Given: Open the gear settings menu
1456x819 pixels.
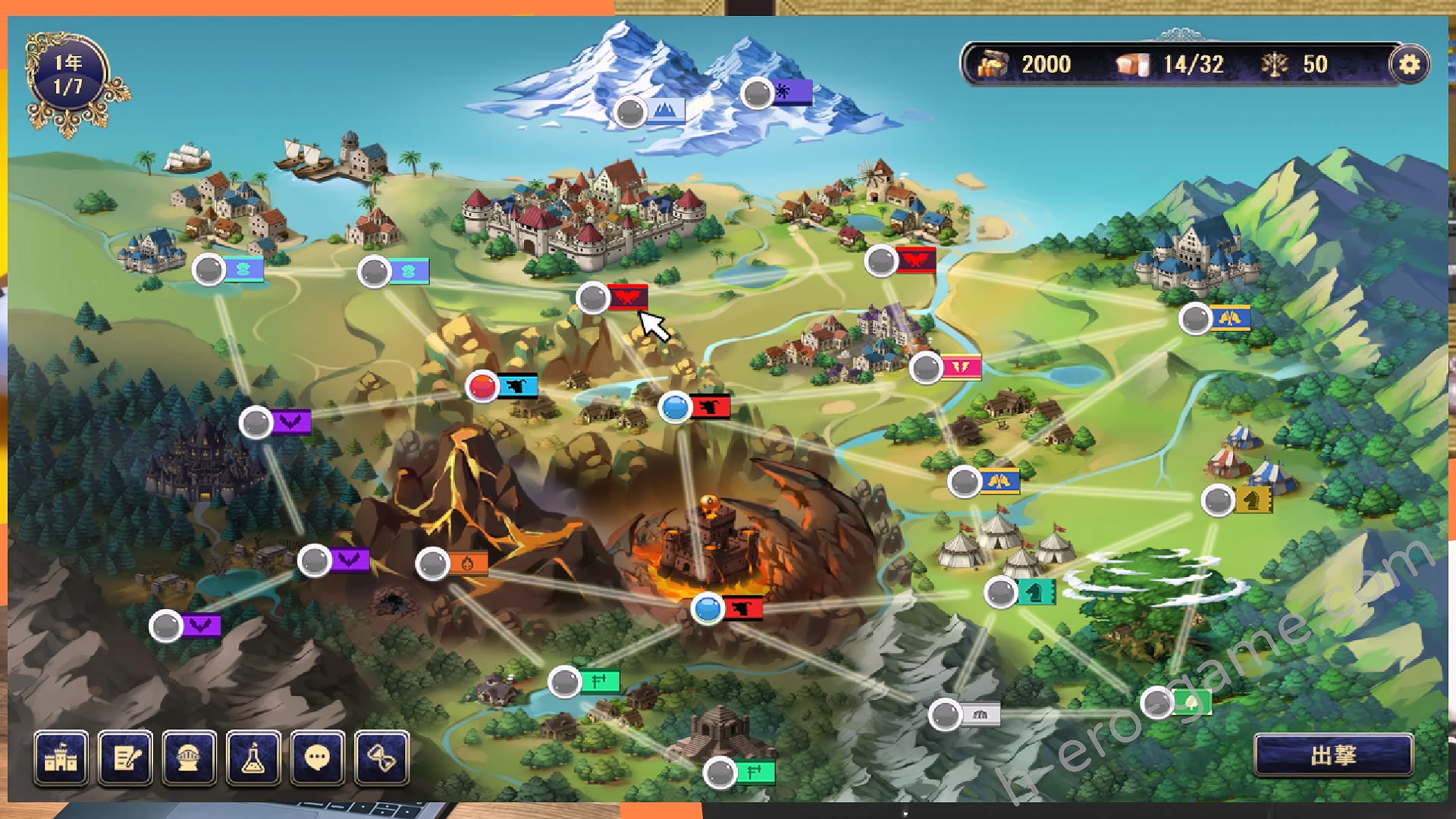Looking at the screenshot, I should click(1409, 64).
